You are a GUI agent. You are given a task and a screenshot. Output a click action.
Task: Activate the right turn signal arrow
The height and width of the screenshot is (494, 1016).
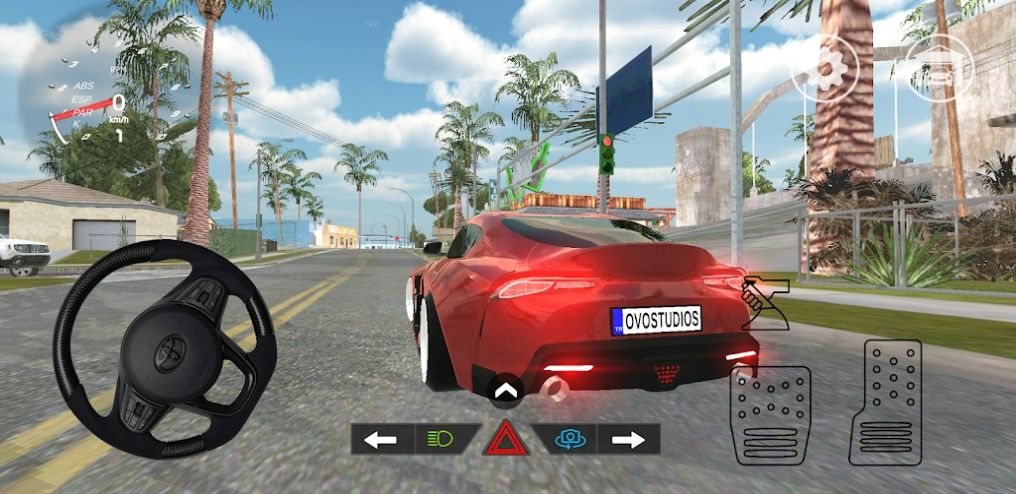(628, 439)
